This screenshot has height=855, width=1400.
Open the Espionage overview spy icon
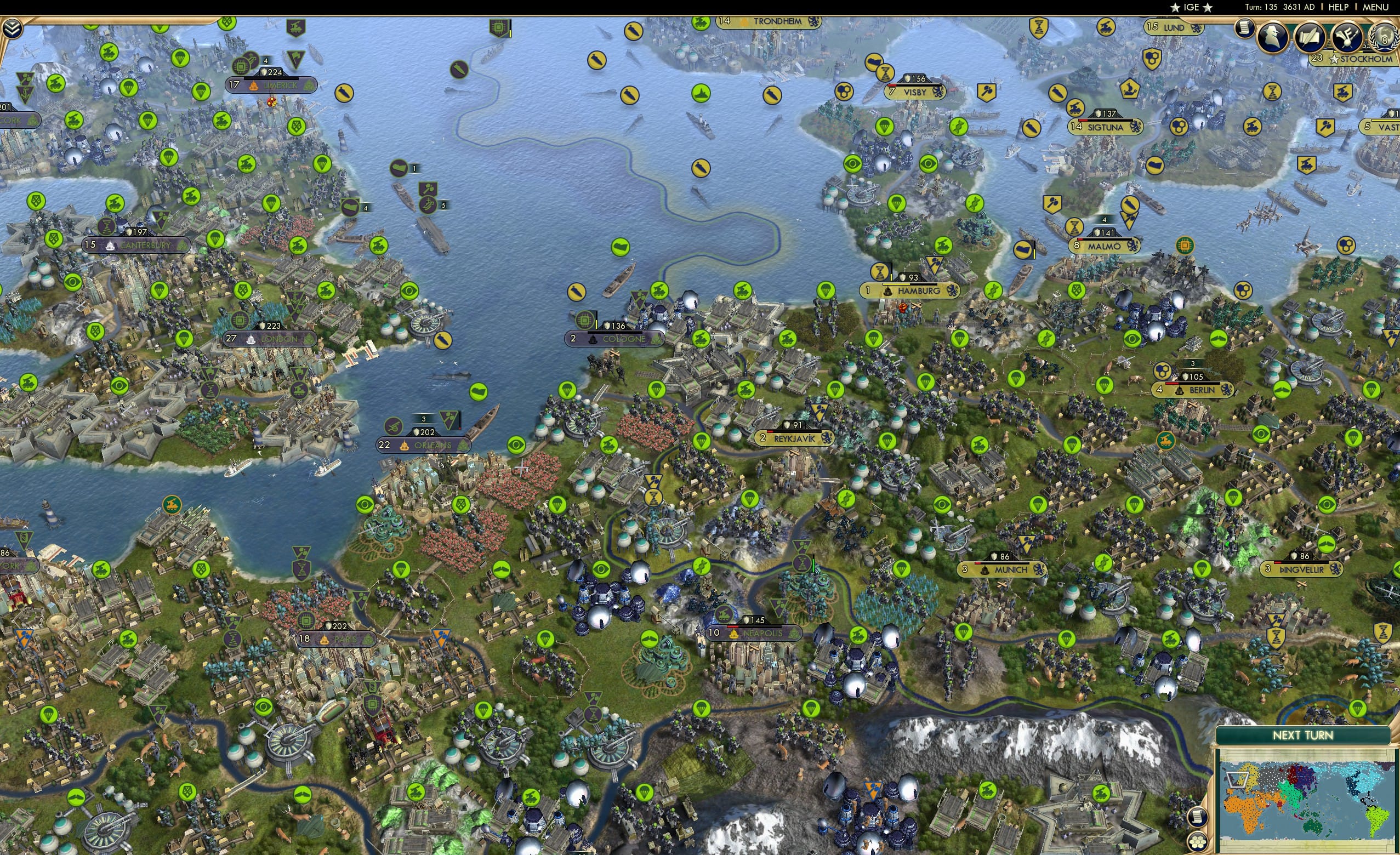coord(1273,38)
